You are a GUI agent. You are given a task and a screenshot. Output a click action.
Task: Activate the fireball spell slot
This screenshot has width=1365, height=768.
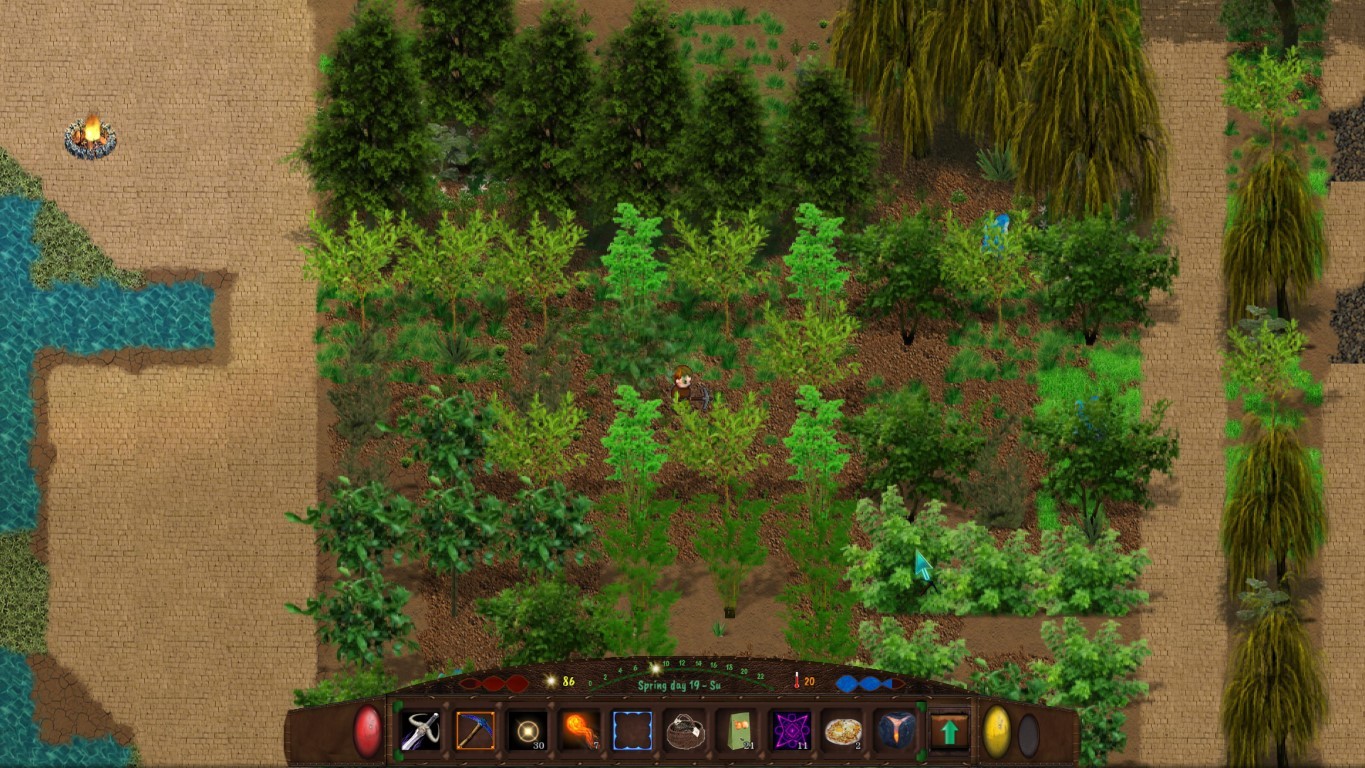[x=580, y=730]
